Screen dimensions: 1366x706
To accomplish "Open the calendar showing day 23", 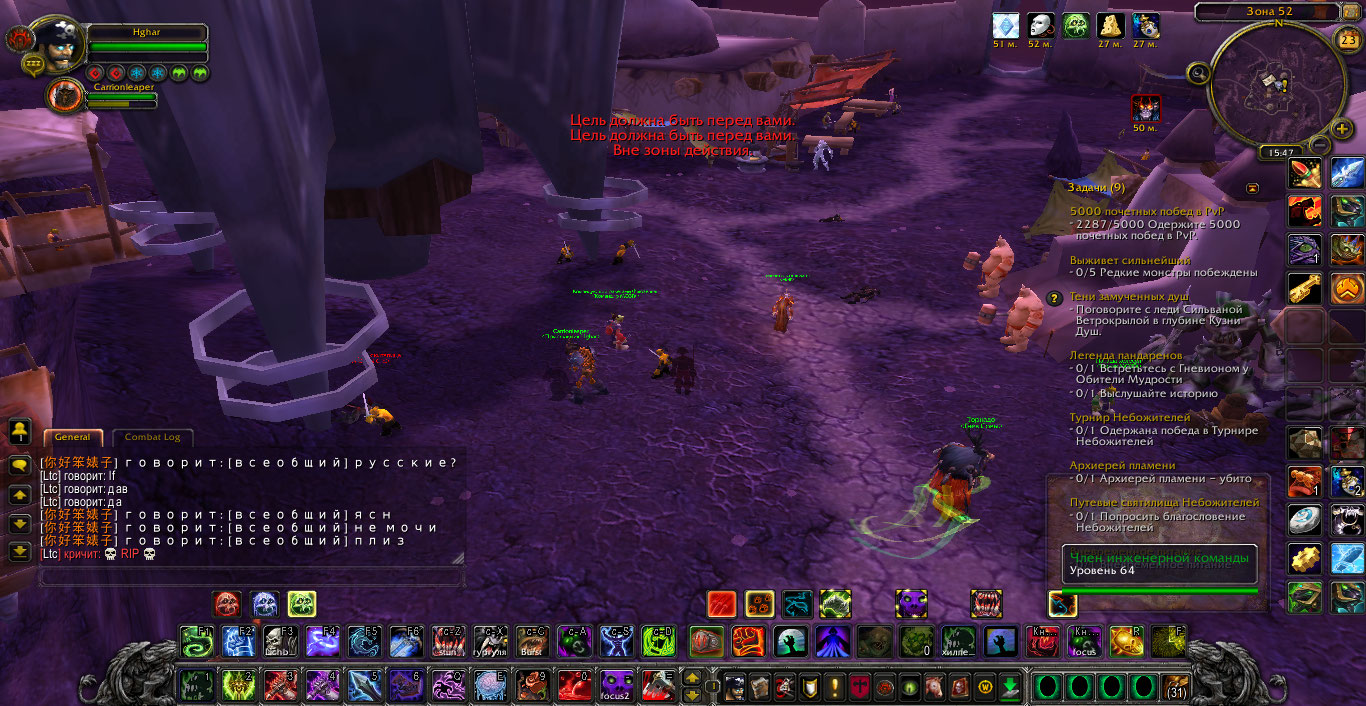I will coord(1348,41).
